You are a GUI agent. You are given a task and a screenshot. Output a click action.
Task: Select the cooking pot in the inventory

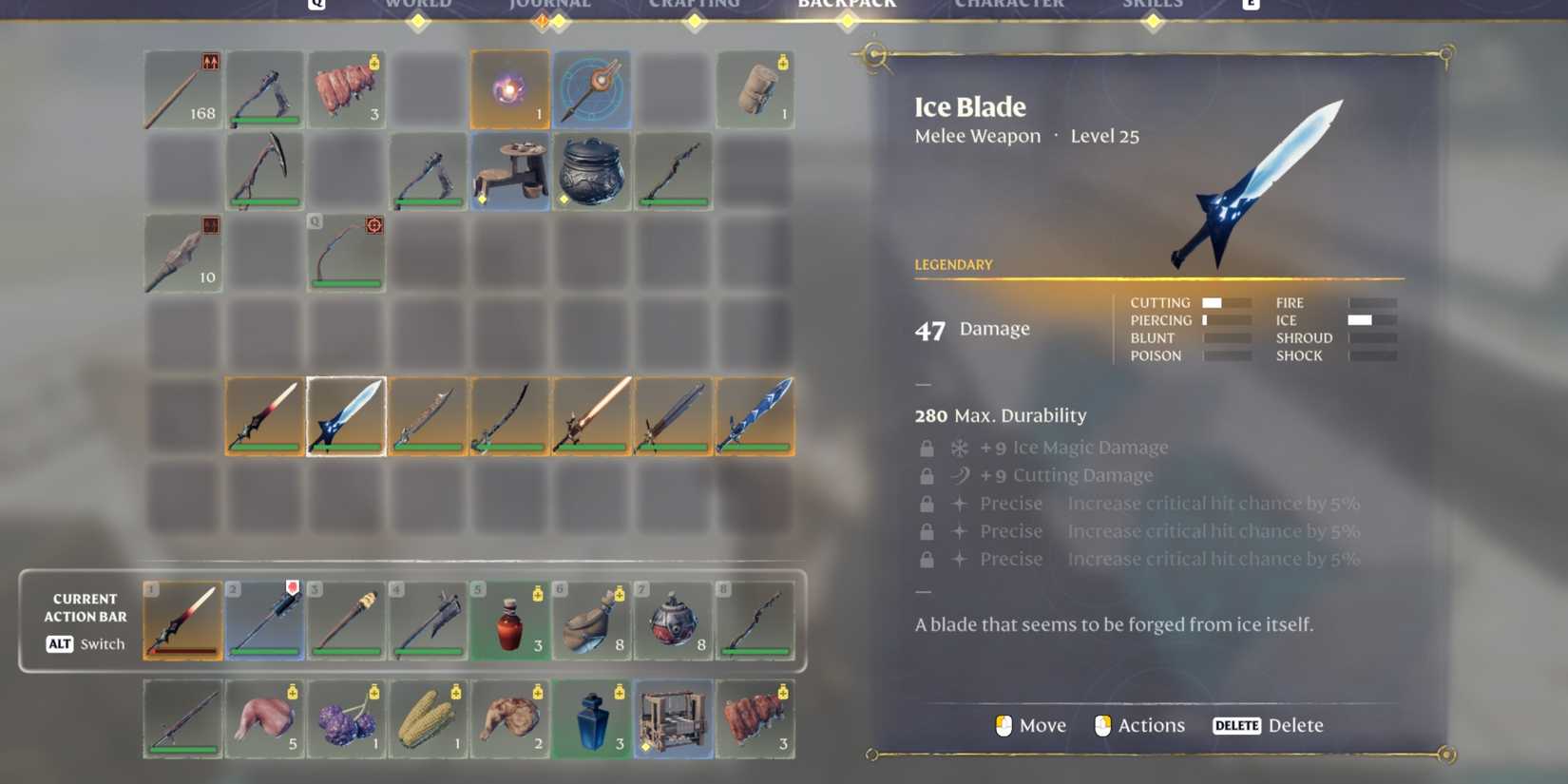pyautogui.click(x=591, y=171)
